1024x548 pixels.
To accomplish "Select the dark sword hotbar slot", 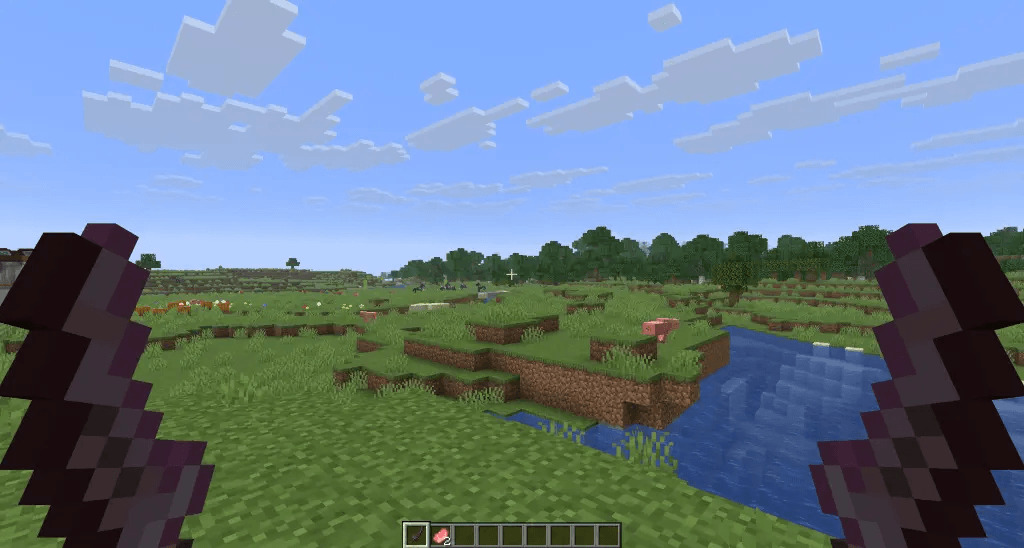I will point(415,535).
